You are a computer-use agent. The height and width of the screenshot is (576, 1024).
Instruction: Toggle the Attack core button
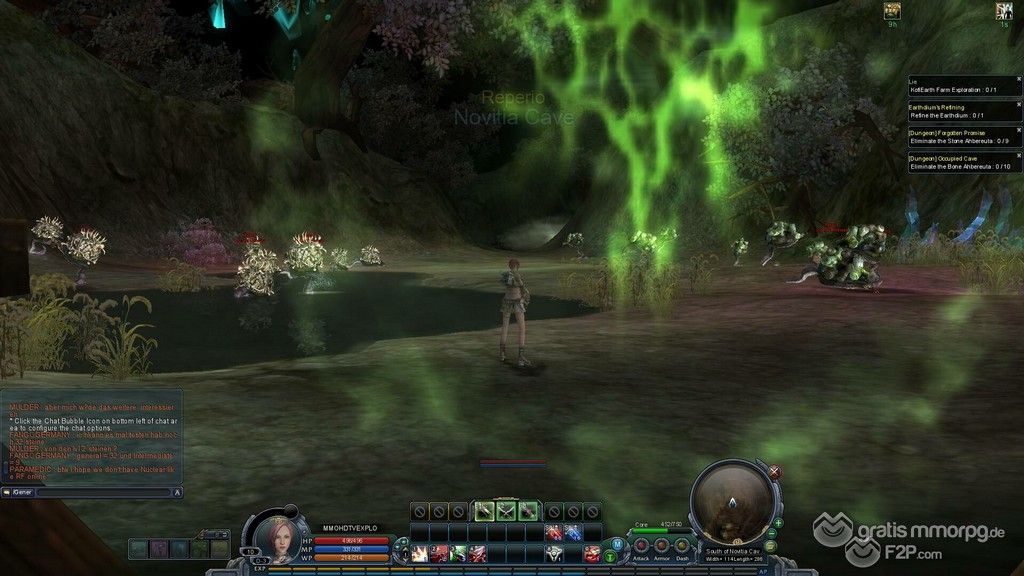[x=641, y=546]
